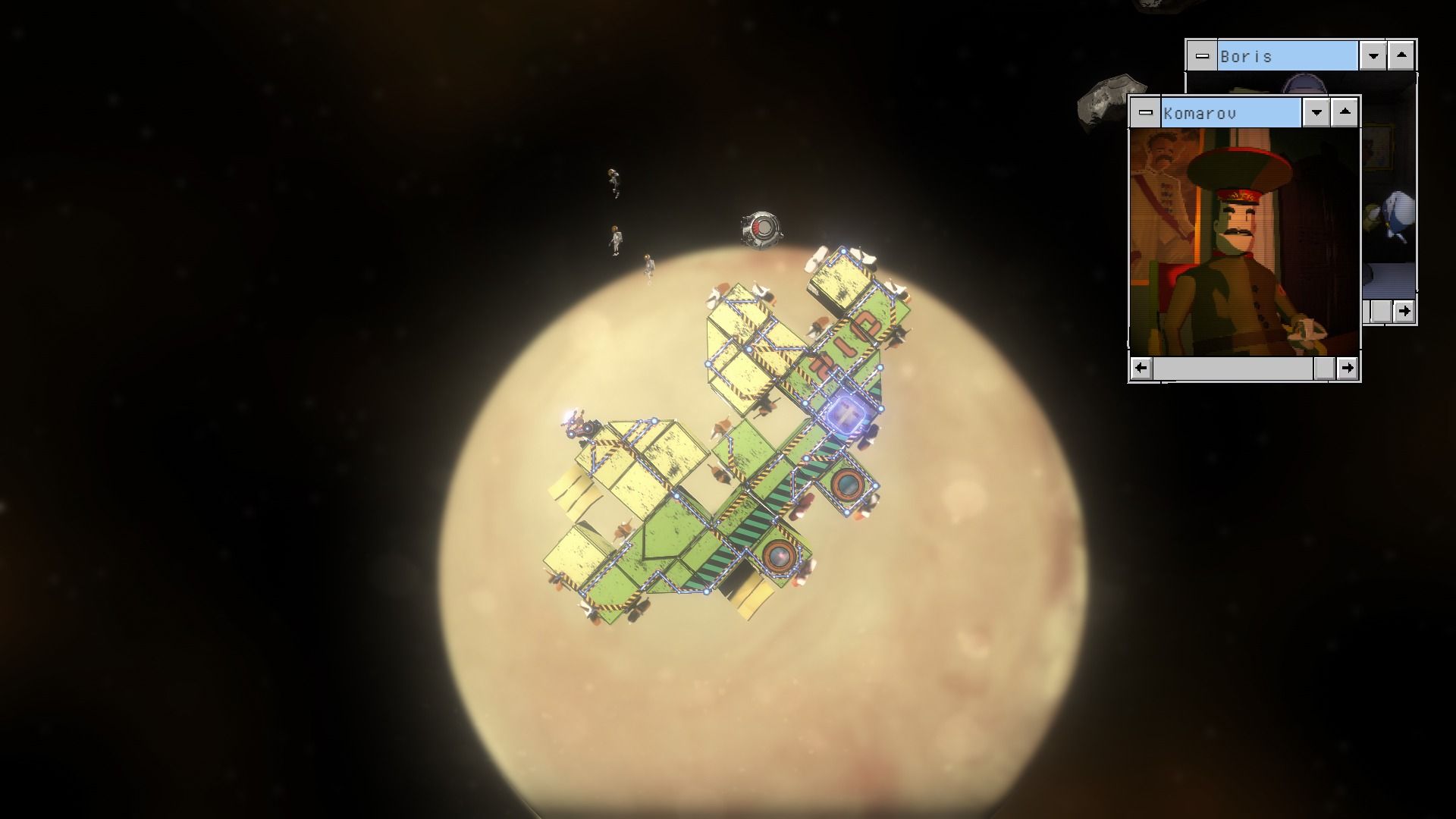The height and width of the screenshot is (819, 1456).
Task: Minimize the Boris window with its dash button
Action: [x=1202, y=57]
